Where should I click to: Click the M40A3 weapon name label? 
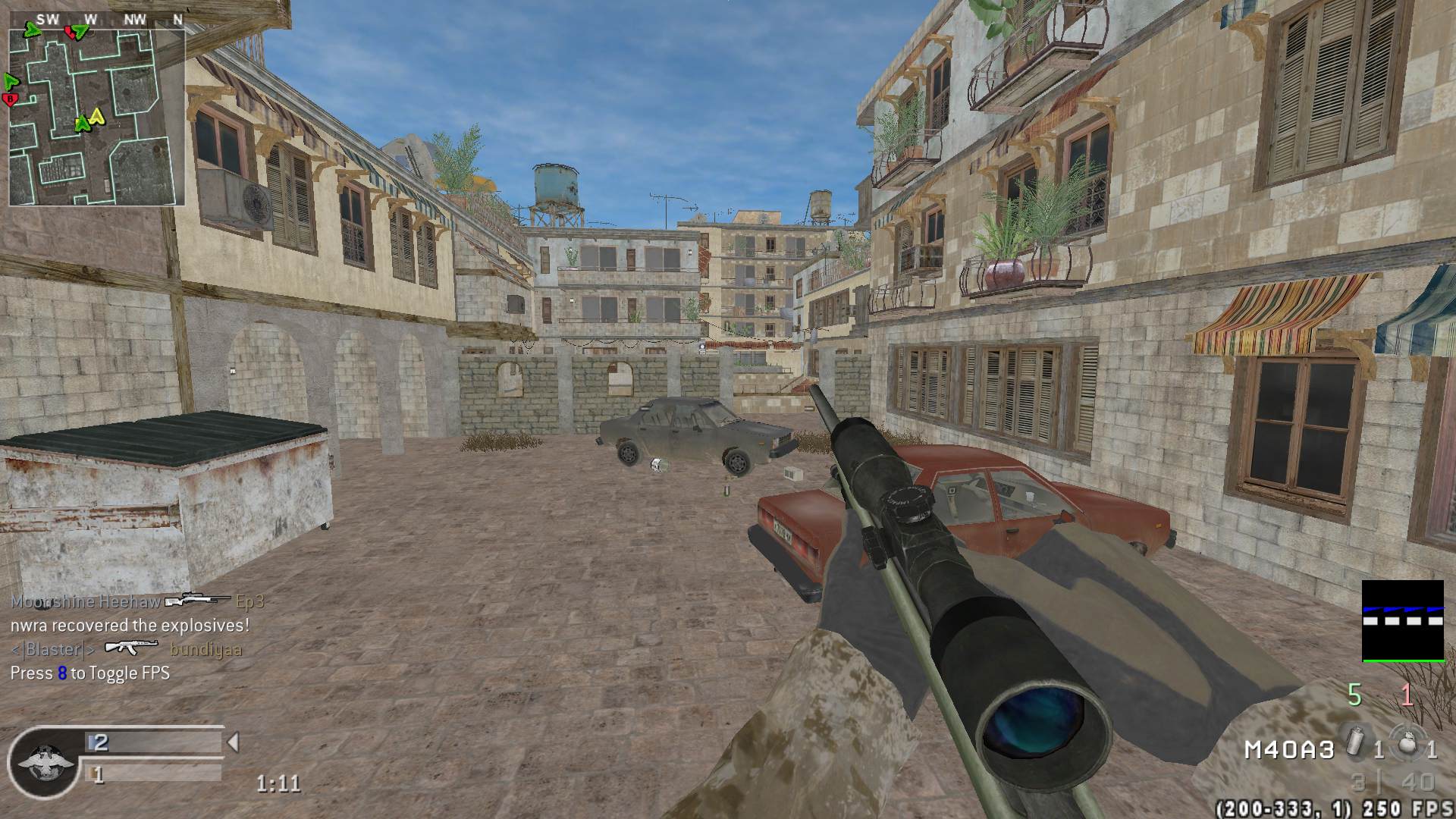pos(1288,750)
